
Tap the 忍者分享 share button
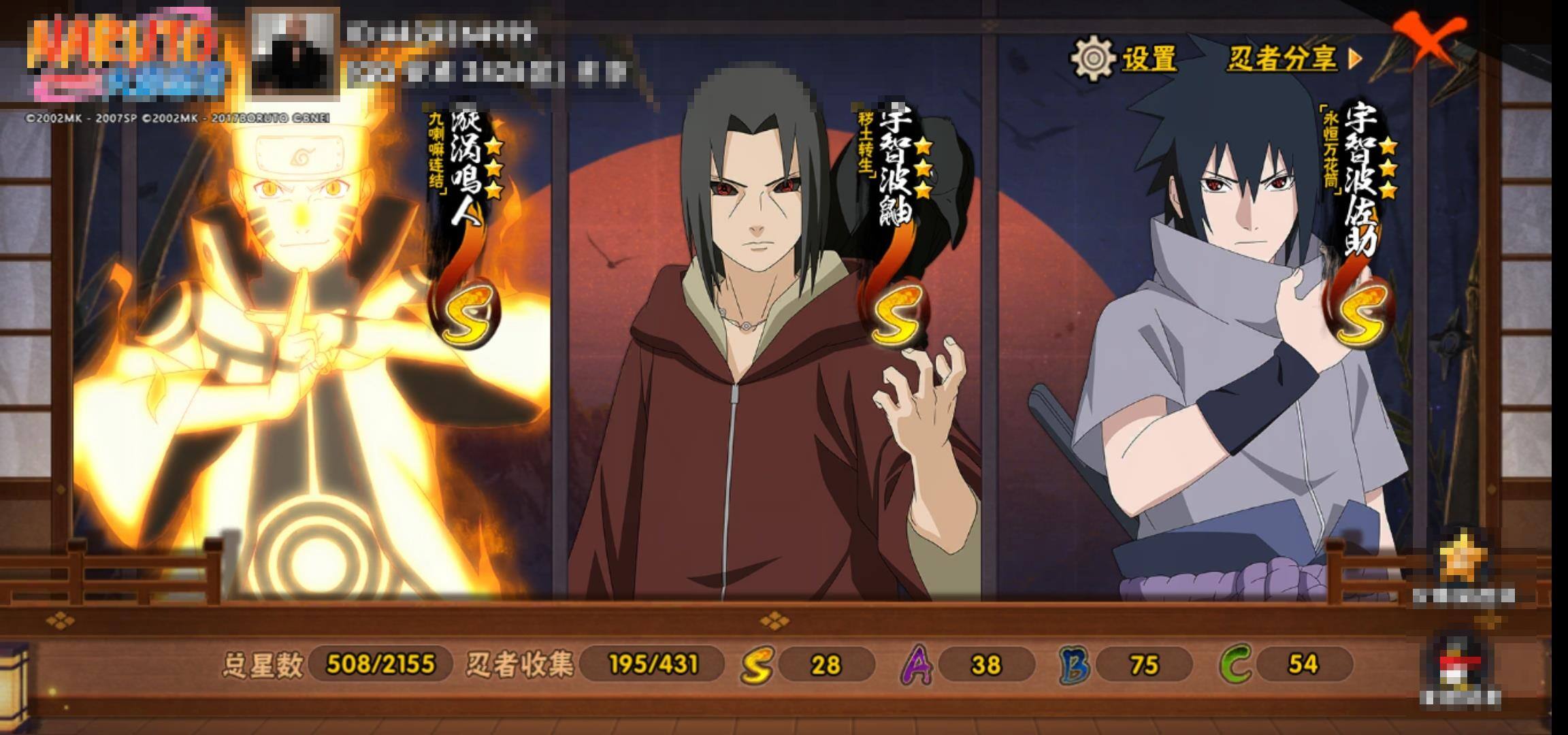click(x=1293, y=59)
